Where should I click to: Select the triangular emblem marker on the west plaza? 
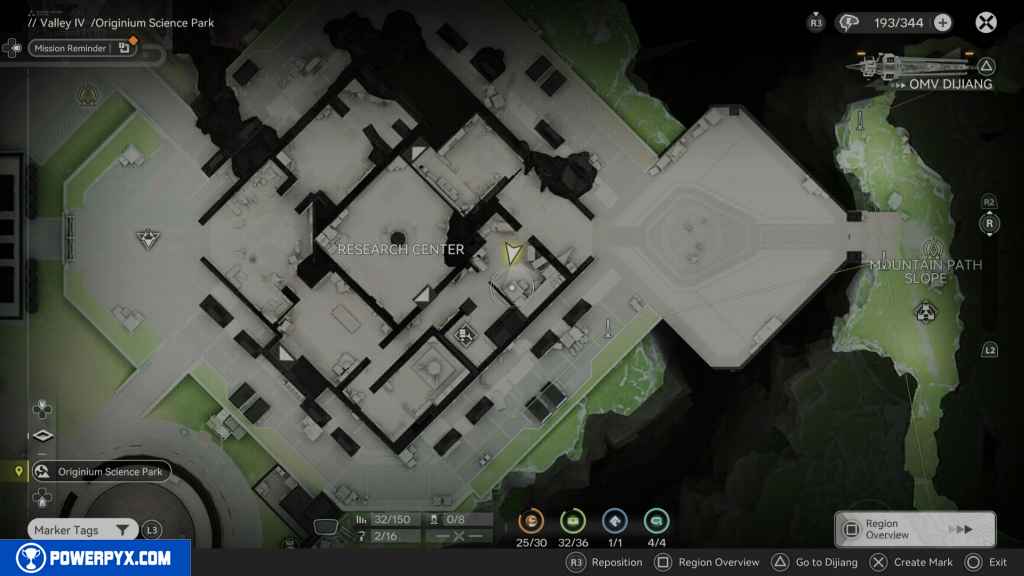coord(147,239)
